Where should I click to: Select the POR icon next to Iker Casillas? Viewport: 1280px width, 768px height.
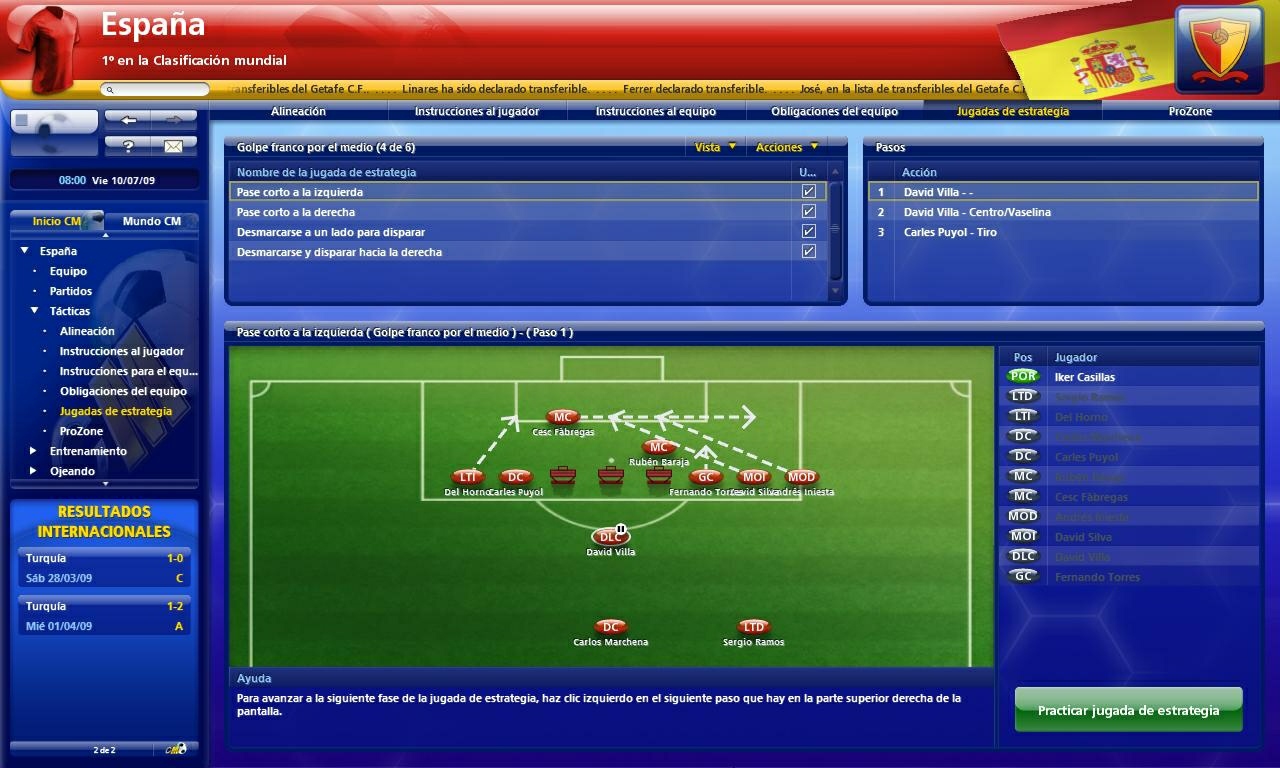pos(1022,376)
